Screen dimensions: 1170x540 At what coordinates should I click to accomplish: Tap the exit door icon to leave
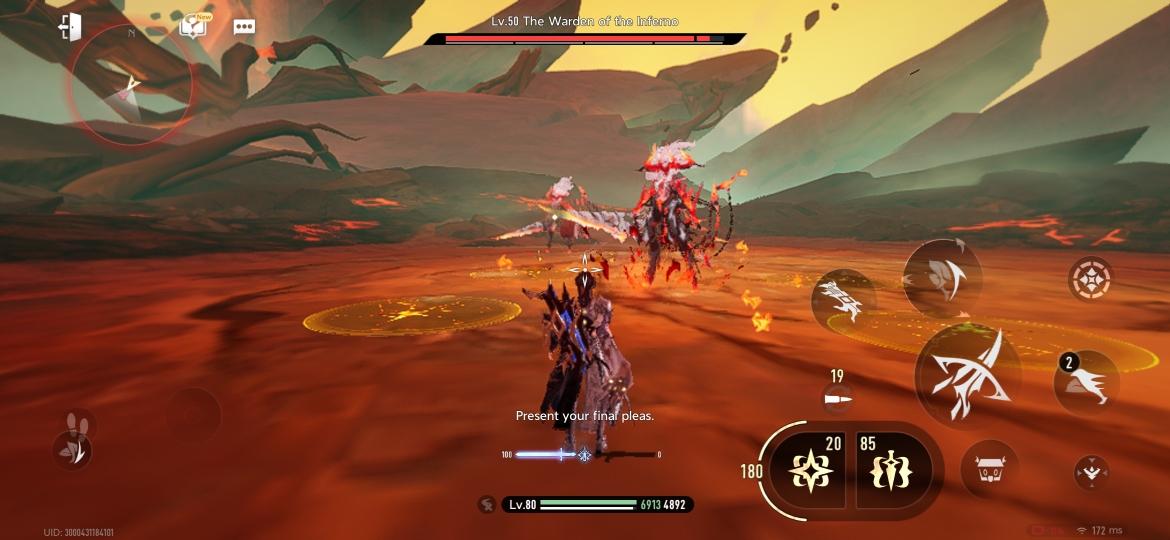click(x=69, y=27)
